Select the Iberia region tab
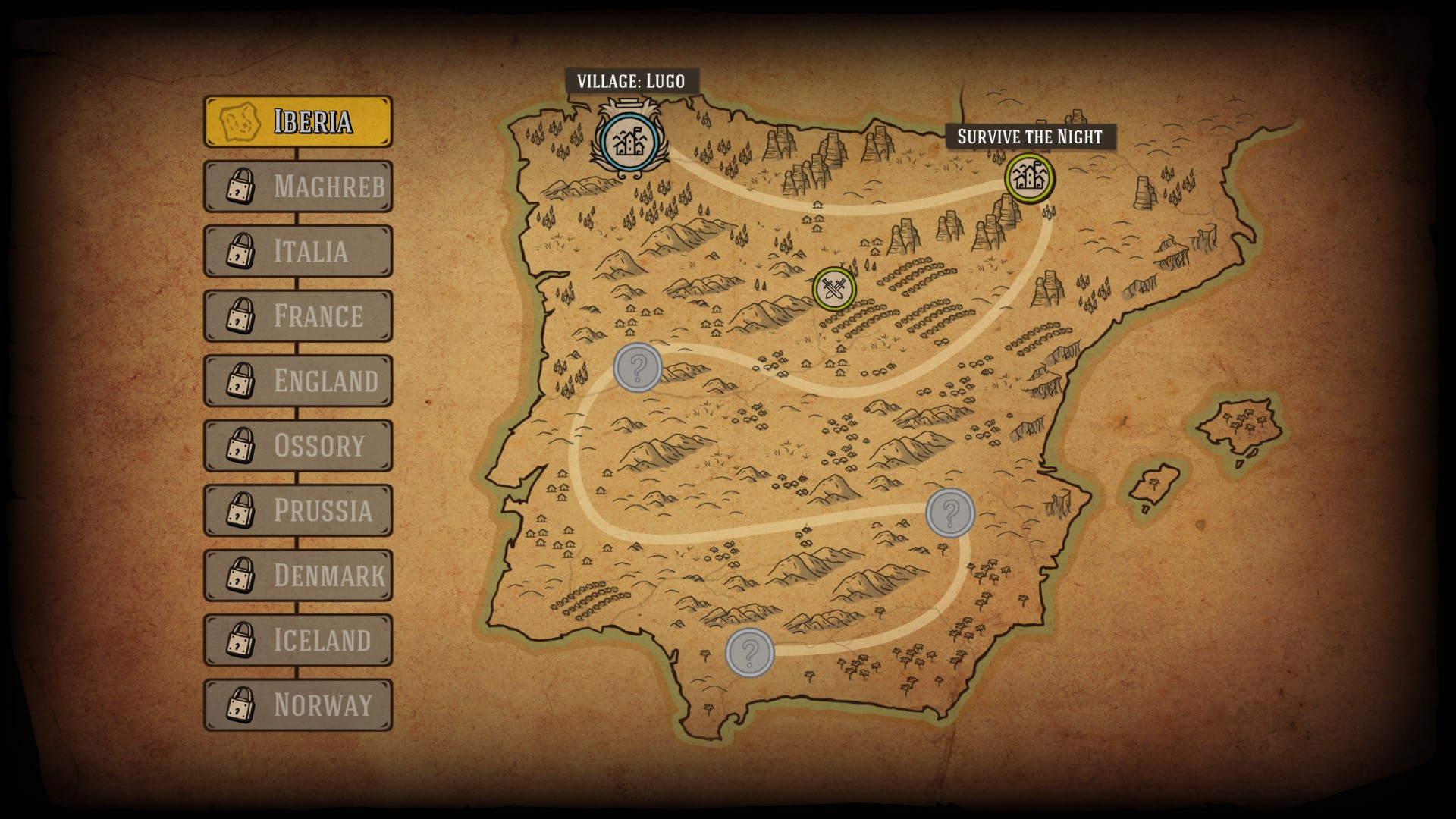Viewport: 1456px width, 819px height. pos(298,121)
